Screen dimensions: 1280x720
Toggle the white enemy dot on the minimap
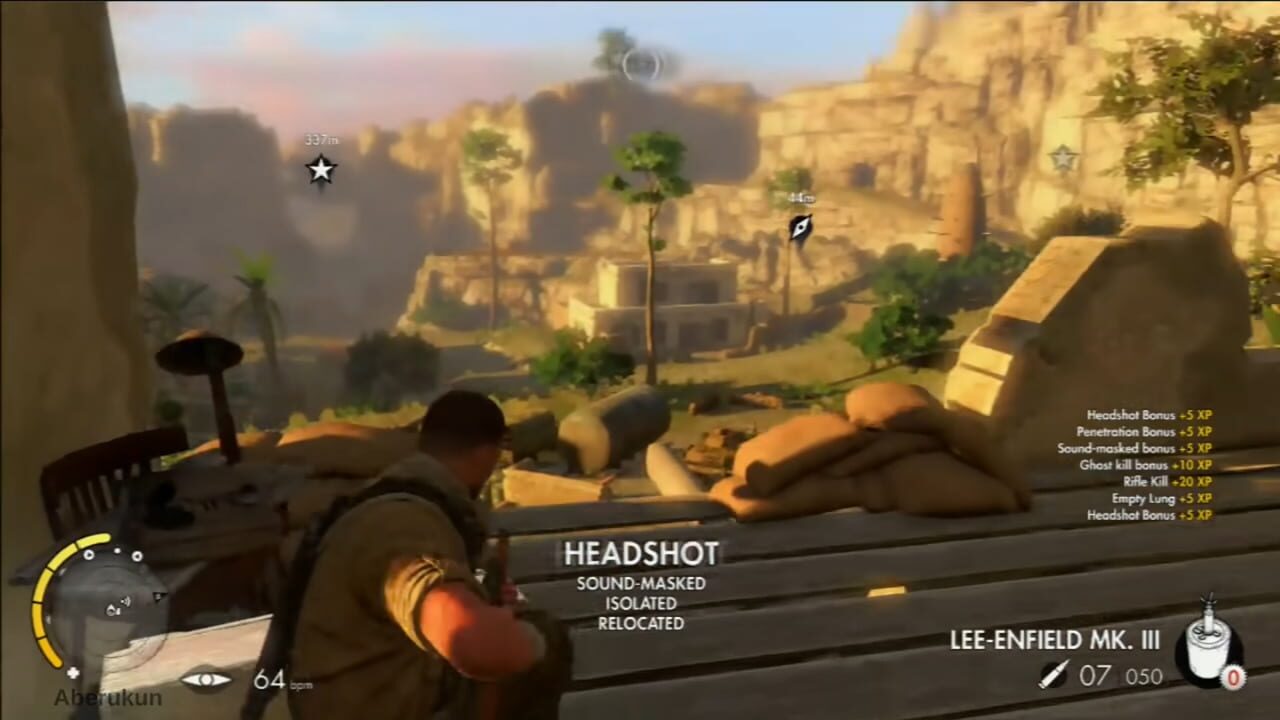tap(117, 551)
